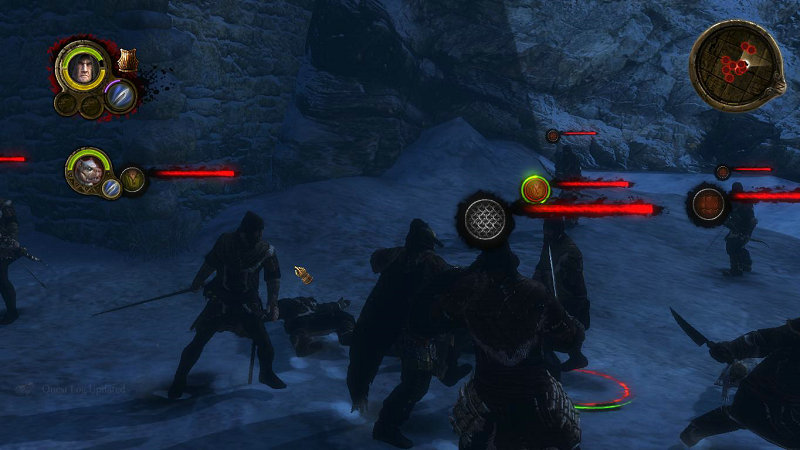Click the large leather armor enemy icon

(x=709, y=204)
